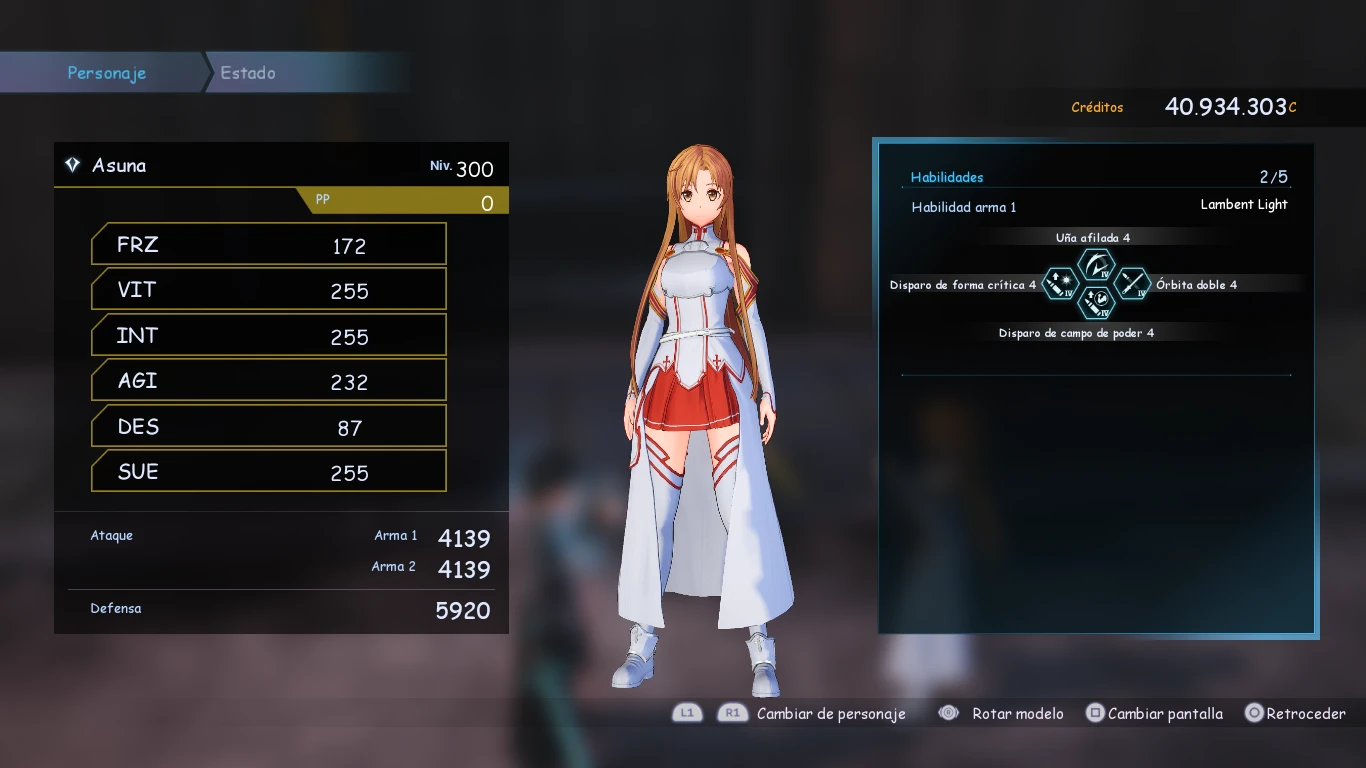The image size is (1366, 768).
Task: Select the Habilidad arma 1 Lambent Light row
Action: click(x=1098, y=206)
